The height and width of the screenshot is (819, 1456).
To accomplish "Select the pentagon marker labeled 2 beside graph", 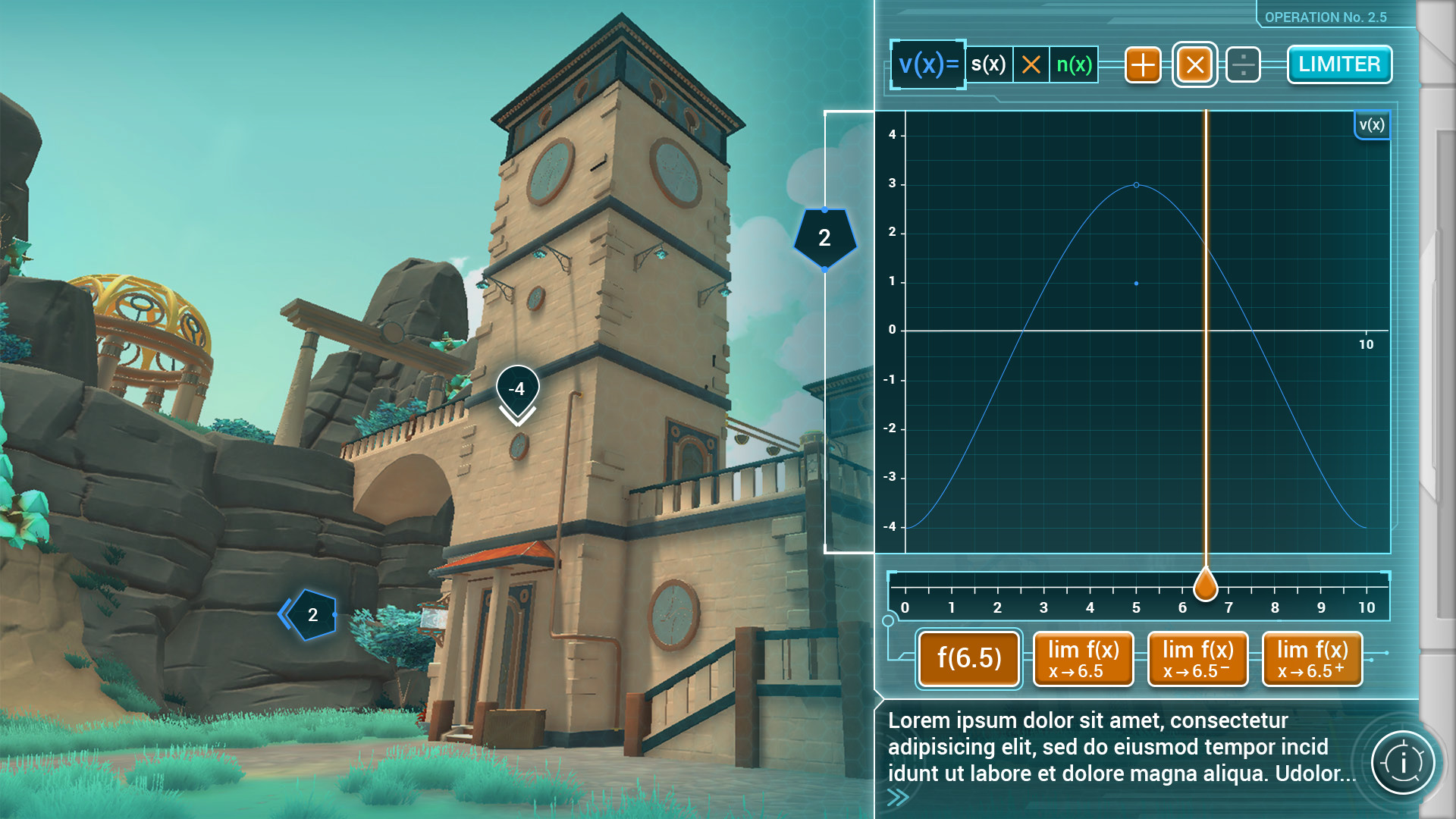I will 824,238.
